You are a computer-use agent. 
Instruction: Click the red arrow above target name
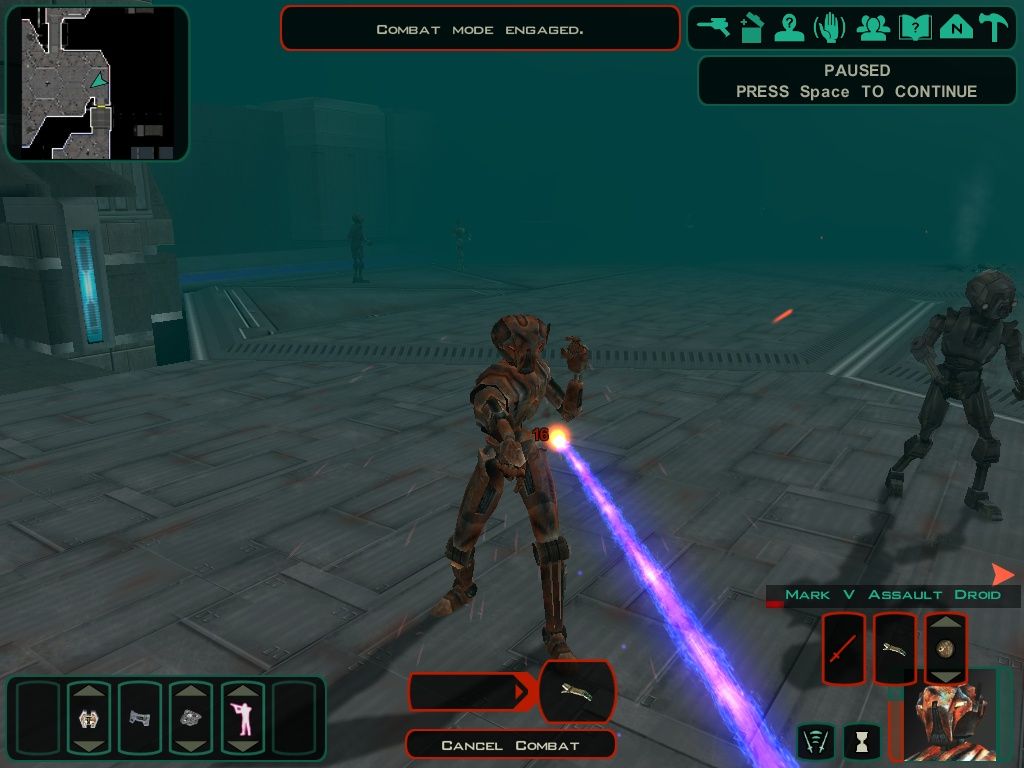1002,574
